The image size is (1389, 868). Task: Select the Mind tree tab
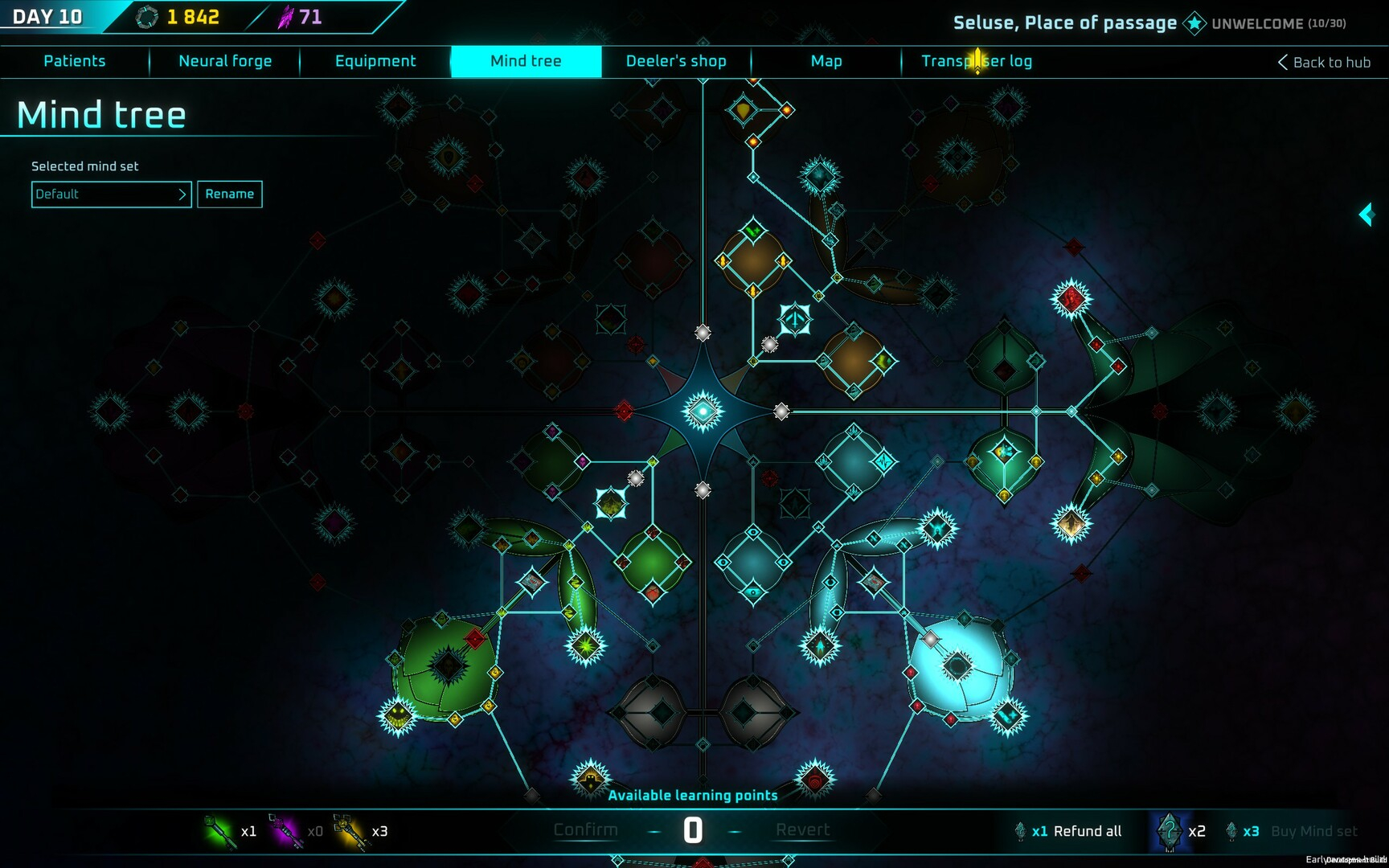(x=526, y=61)
